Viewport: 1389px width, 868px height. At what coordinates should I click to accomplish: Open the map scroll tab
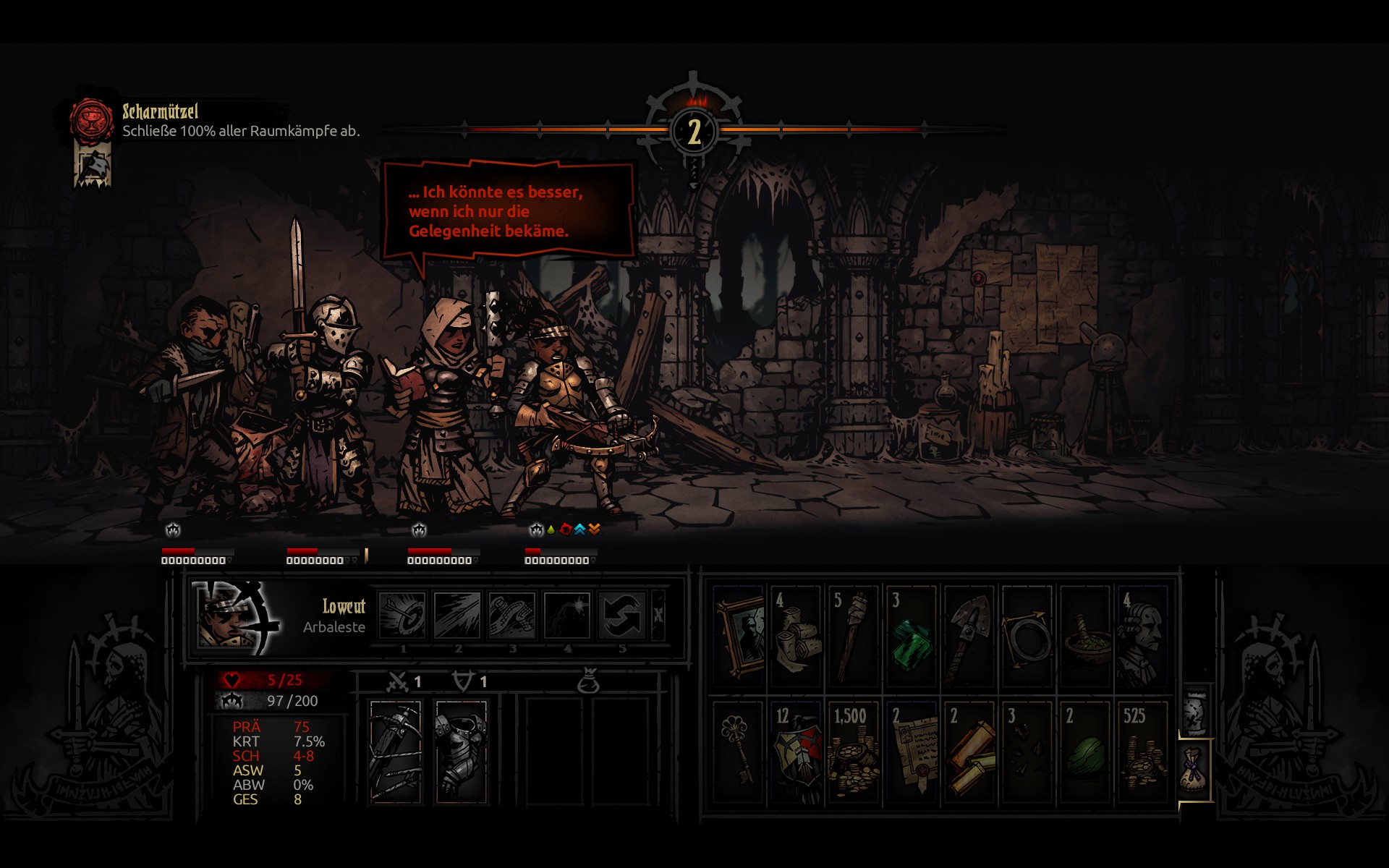(1194, 710)
